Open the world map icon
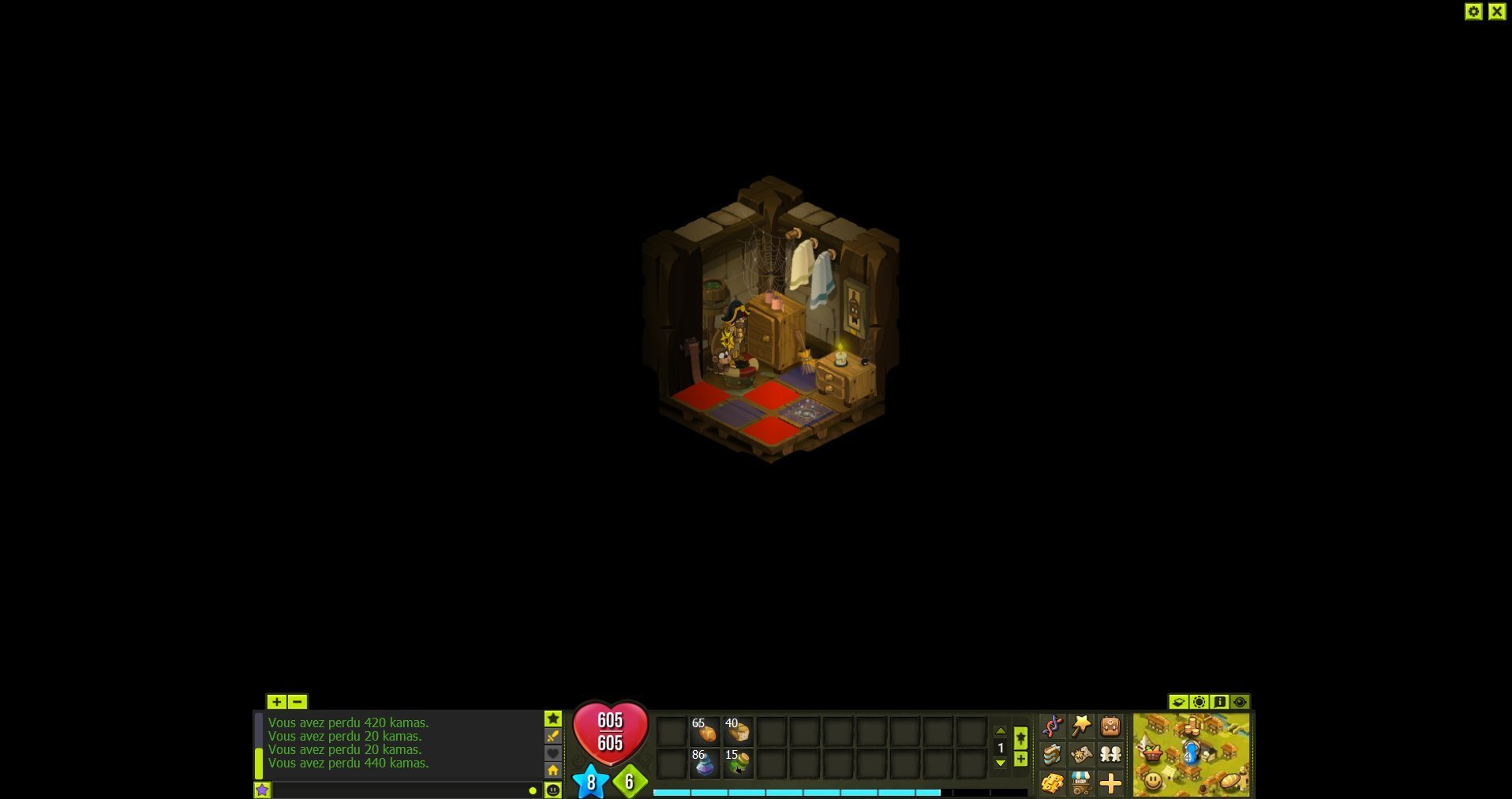The width and height of the screenshot is (1512, 799). pos(1081,755)
